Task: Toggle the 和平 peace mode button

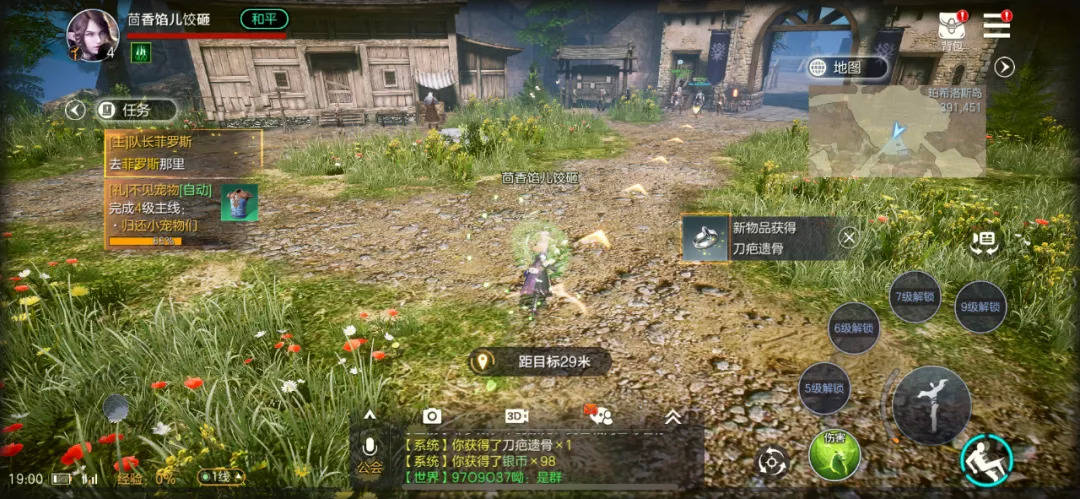Action: tap(264, 19)
